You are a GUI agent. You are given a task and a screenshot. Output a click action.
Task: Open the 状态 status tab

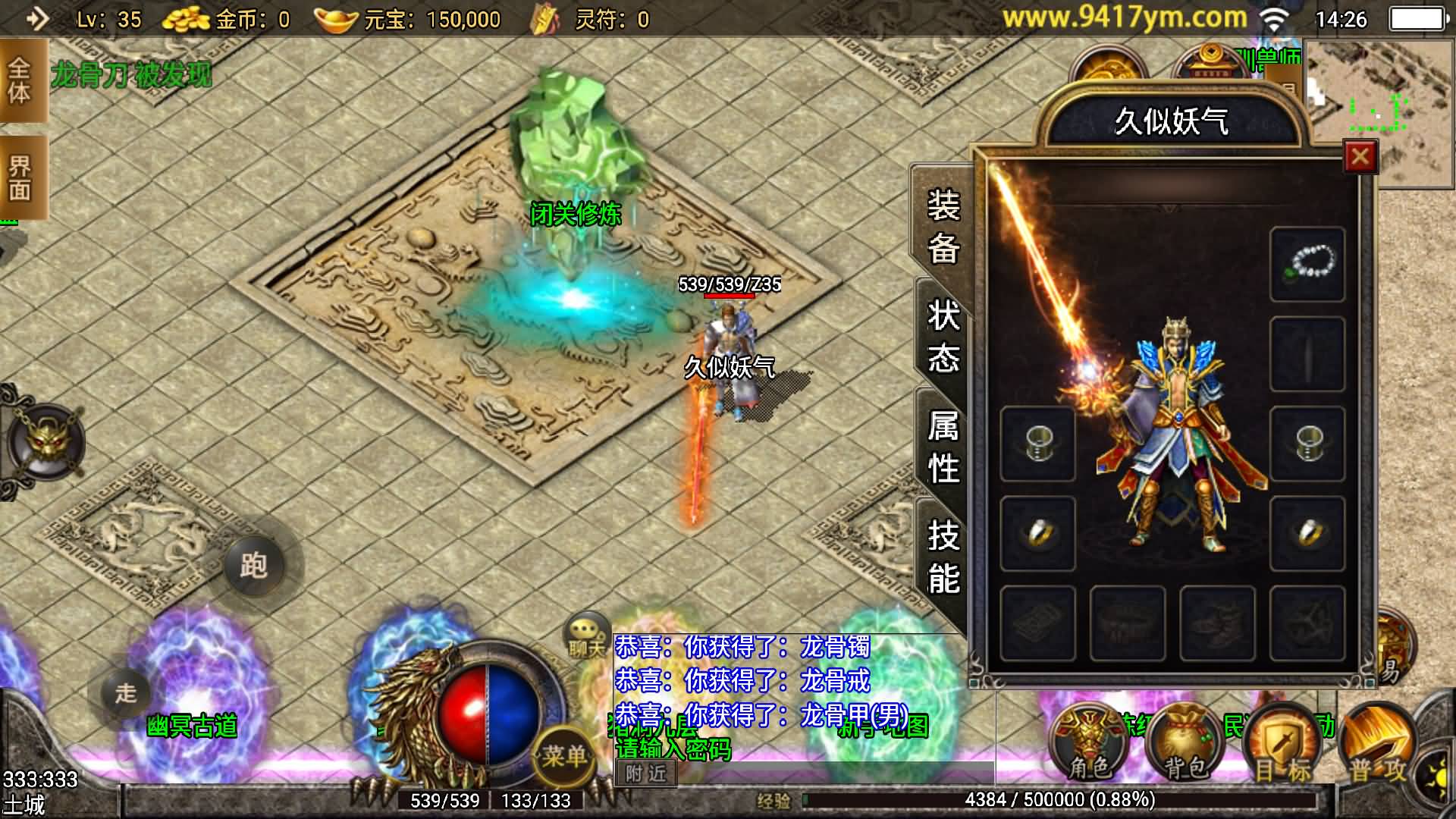click(943, 336)
